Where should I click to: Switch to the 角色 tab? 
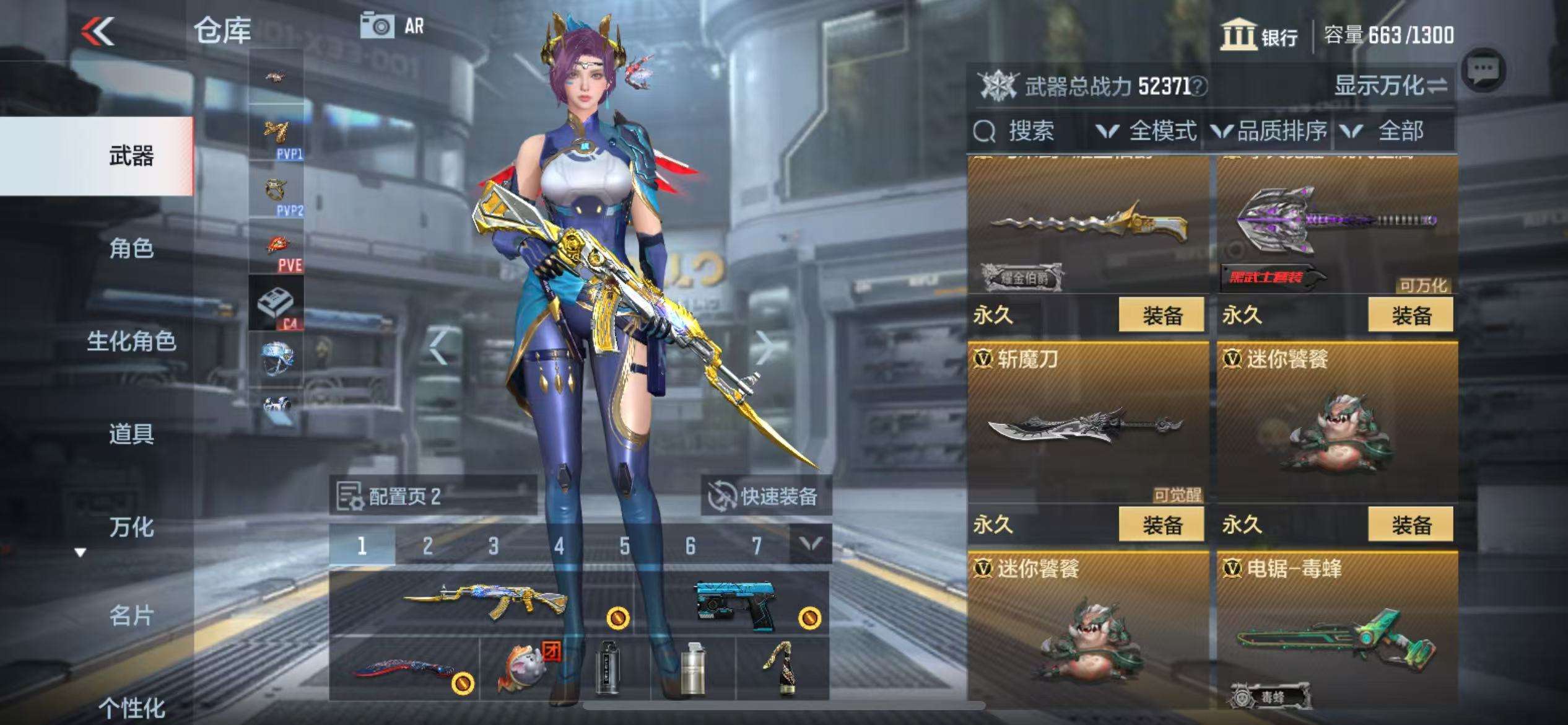pyautogui.click(x=131, y=248)
